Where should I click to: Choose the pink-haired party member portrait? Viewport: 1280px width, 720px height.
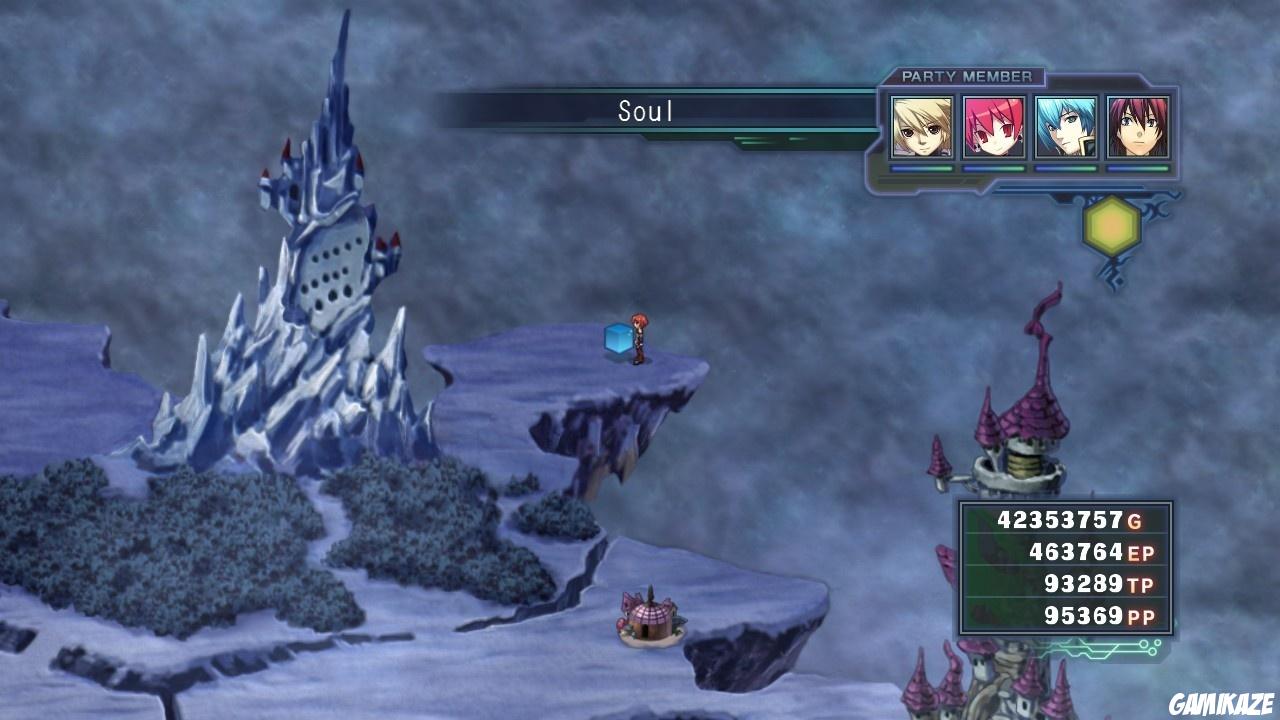pos(994,127)
